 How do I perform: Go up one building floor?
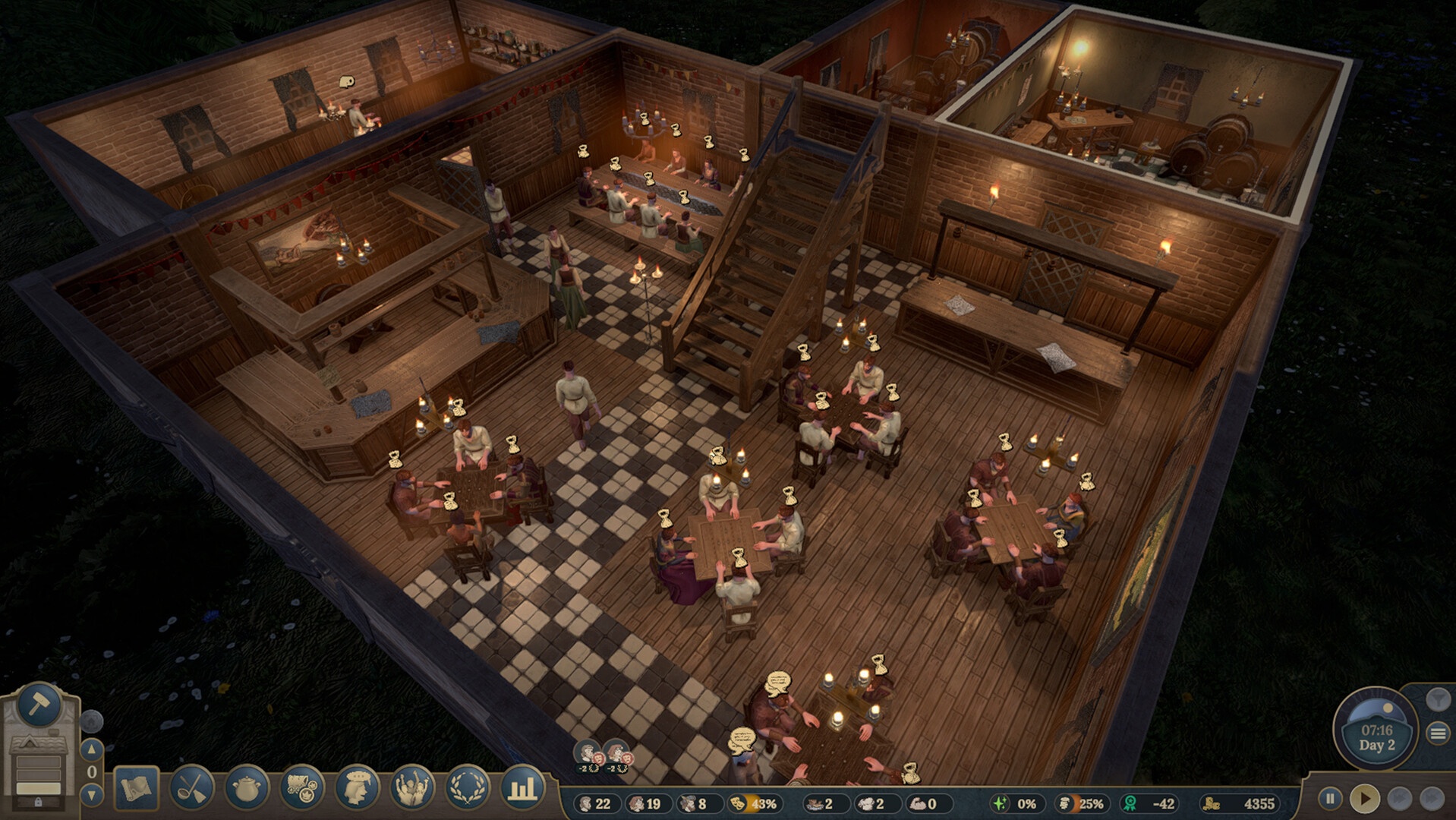click(x=92, y=749)
